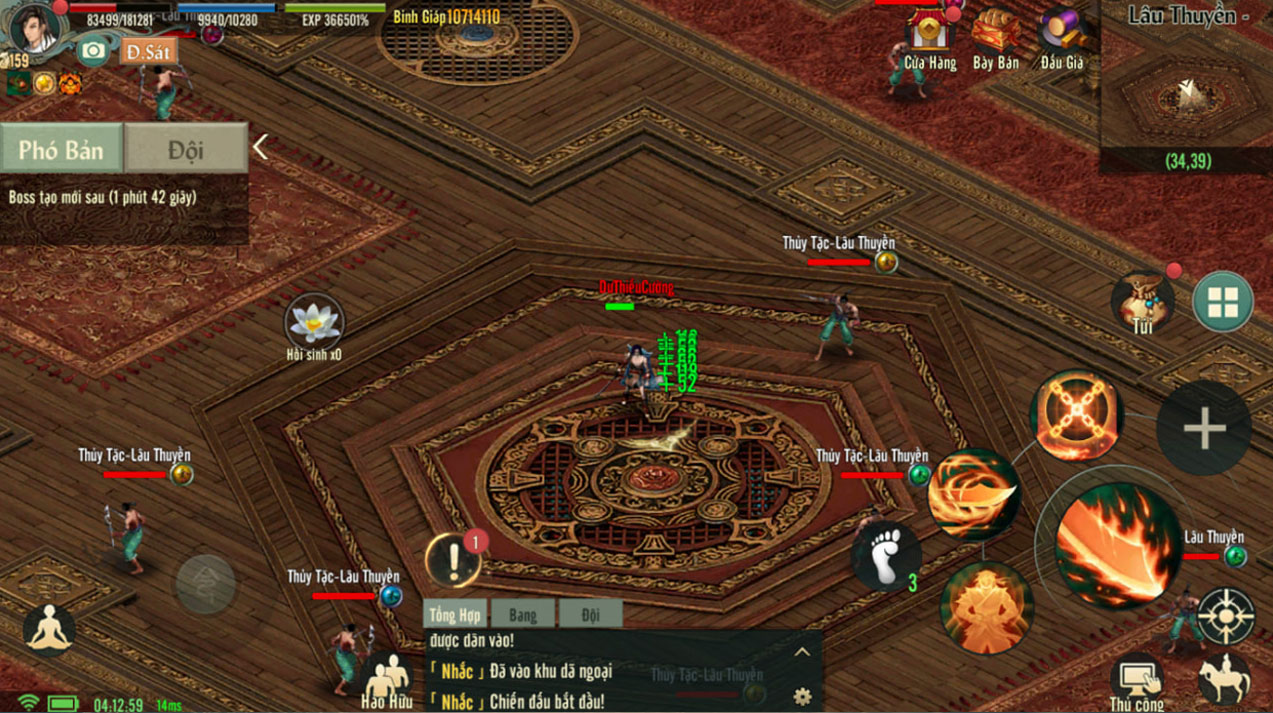
Task: Collapse the side panel with the arrow
Action: (x=260, y=148)
